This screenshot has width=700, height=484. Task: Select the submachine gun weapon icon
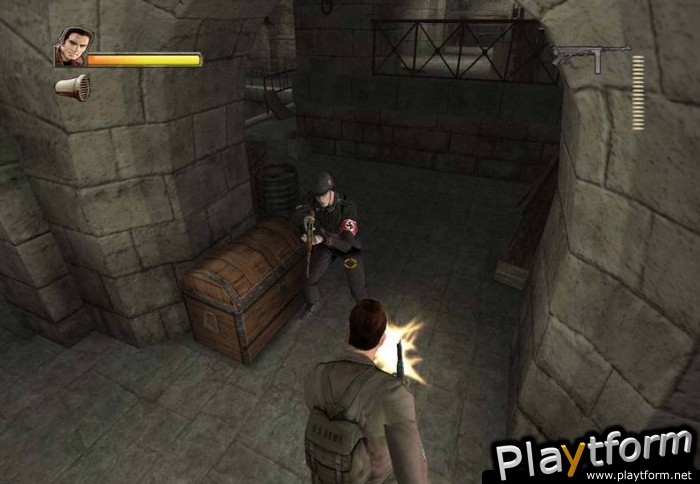591,56
